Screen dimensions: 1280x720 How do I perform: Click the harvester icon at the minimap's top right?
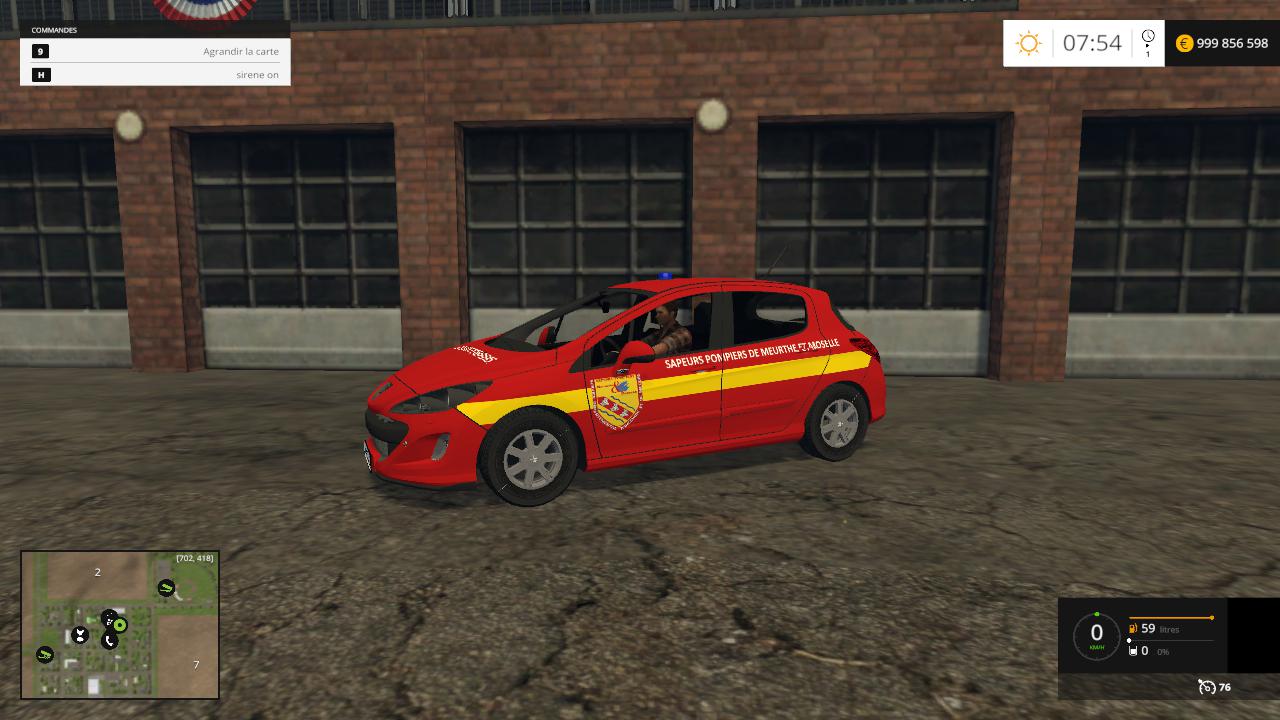point(166,587)
